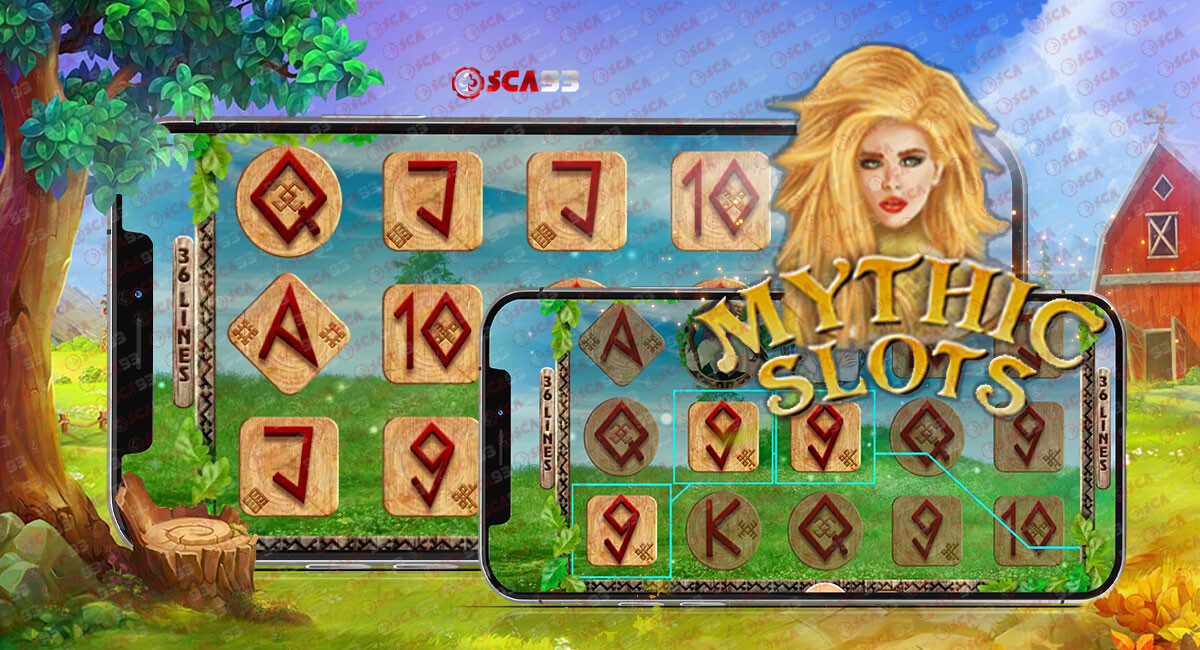Select the K symbol tile
Screen dimensions: 1200x650
723,531
